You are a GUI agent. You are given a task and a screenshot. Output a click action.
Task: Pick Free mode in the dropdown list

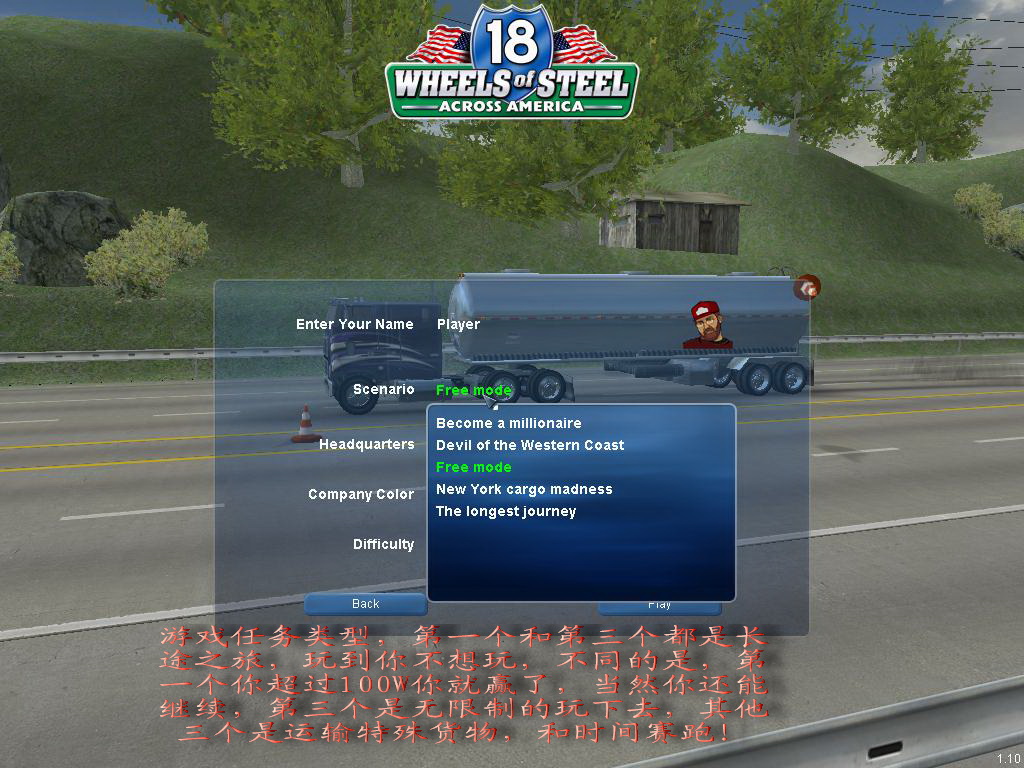[473, 467]
